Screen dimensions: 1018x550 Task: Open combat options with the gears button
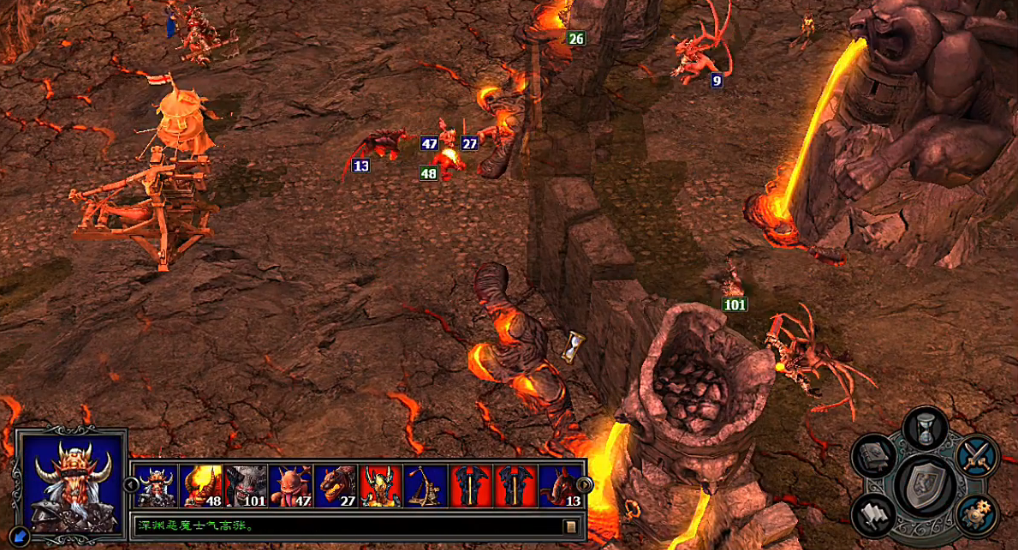[976, 514]
